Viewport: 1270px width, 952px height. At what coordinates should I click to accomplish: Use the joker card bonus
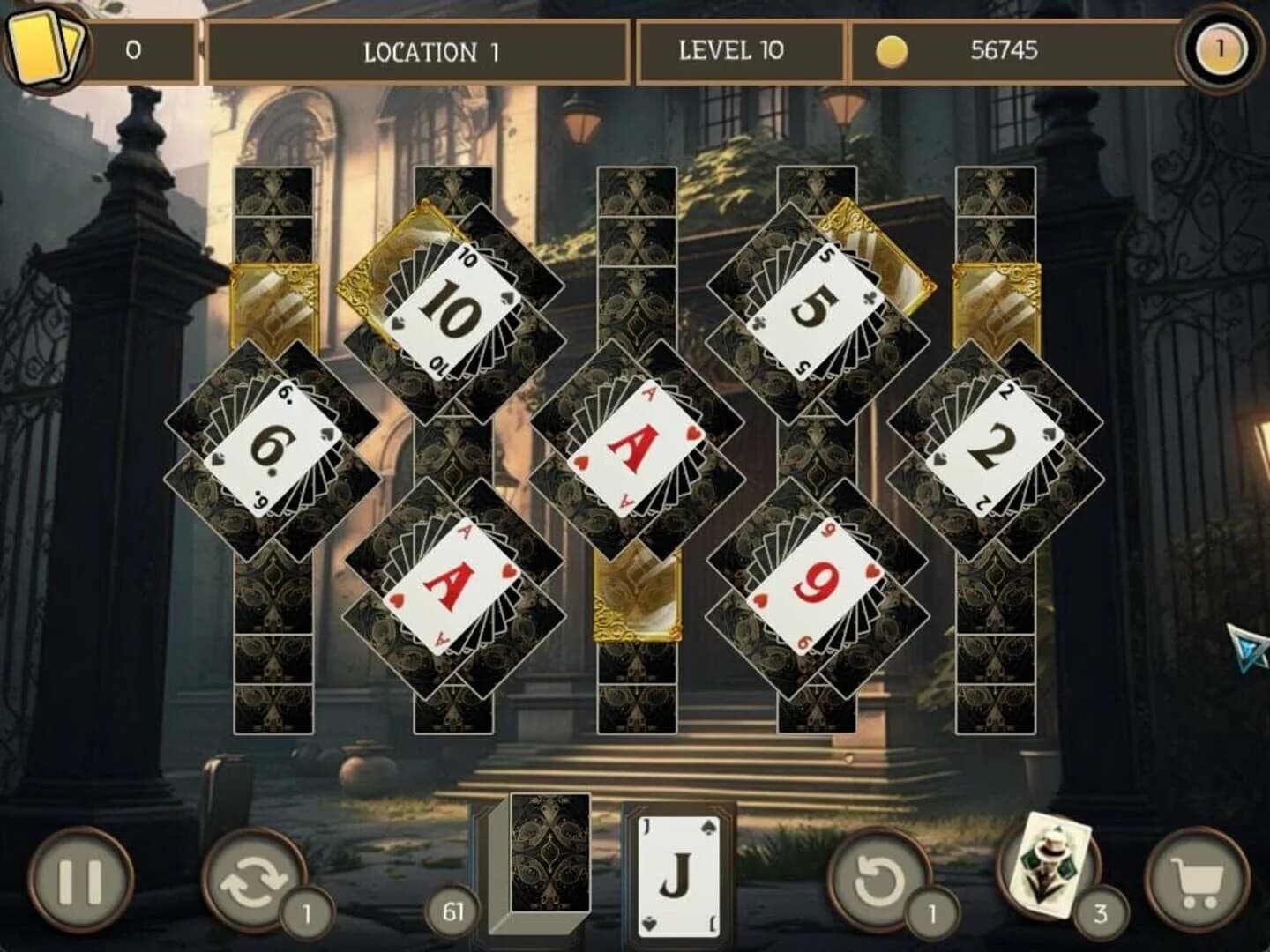(1046, 875)
